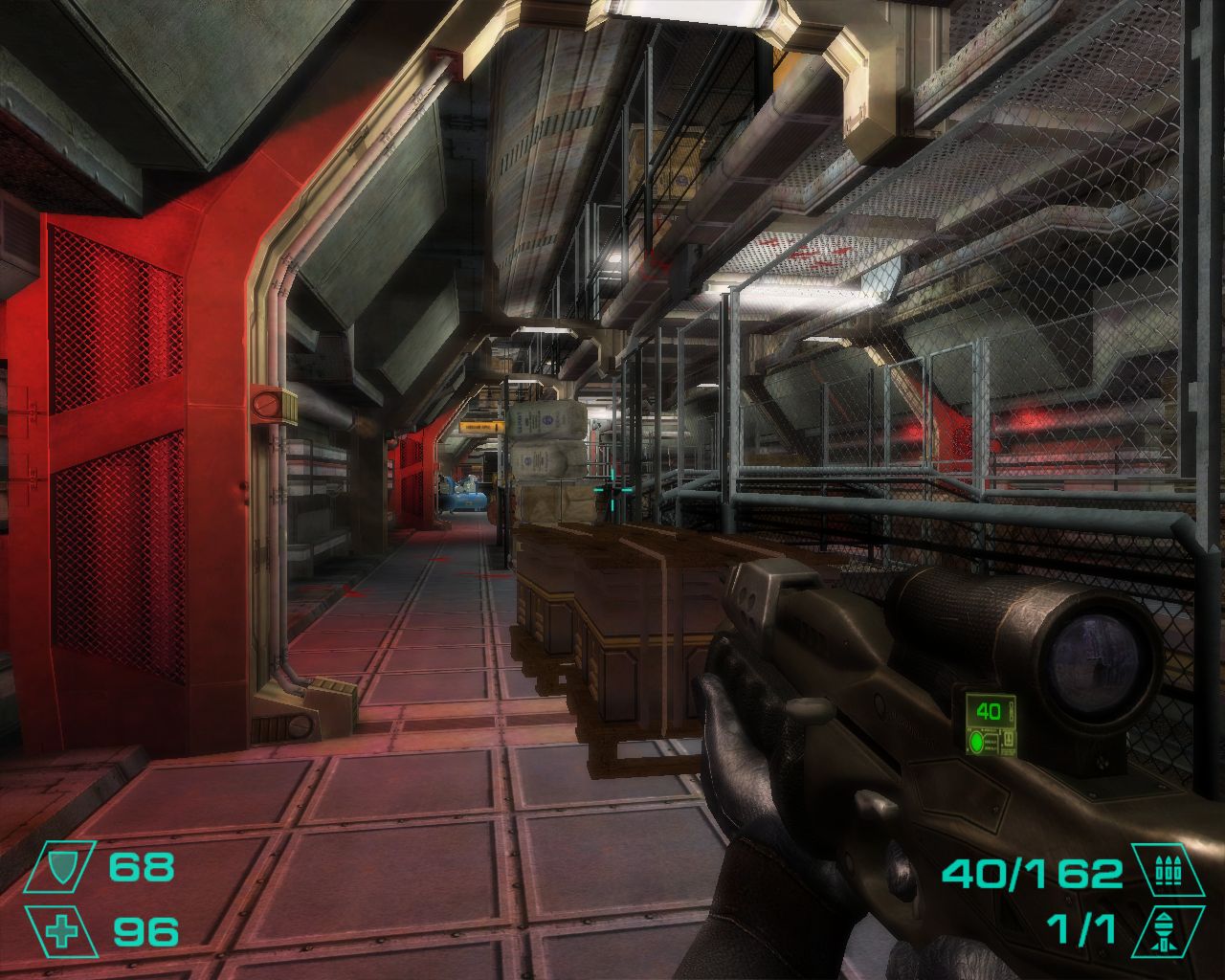Click the health cross icon
The height and width of the screenshot is (980, 1225).
pos(61,930)
